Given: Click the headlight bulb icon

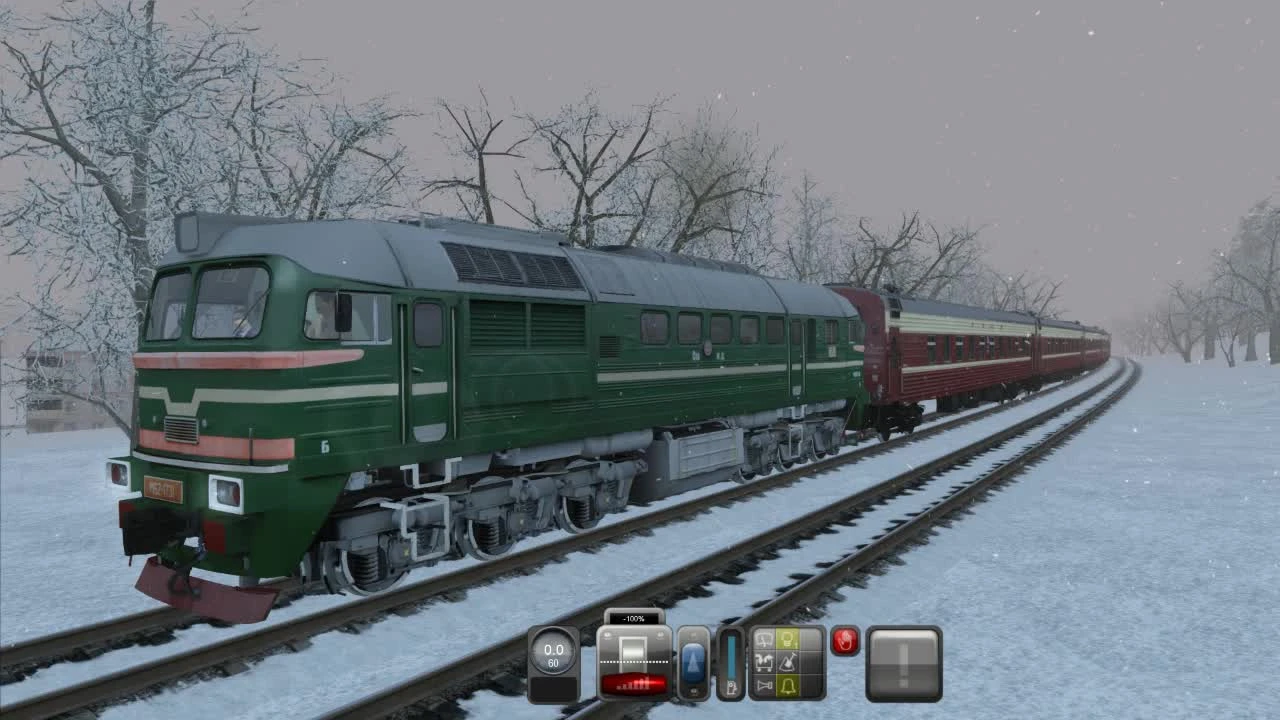Looking at the screenshot, I should pyautogui.click(x=786, y=640).
